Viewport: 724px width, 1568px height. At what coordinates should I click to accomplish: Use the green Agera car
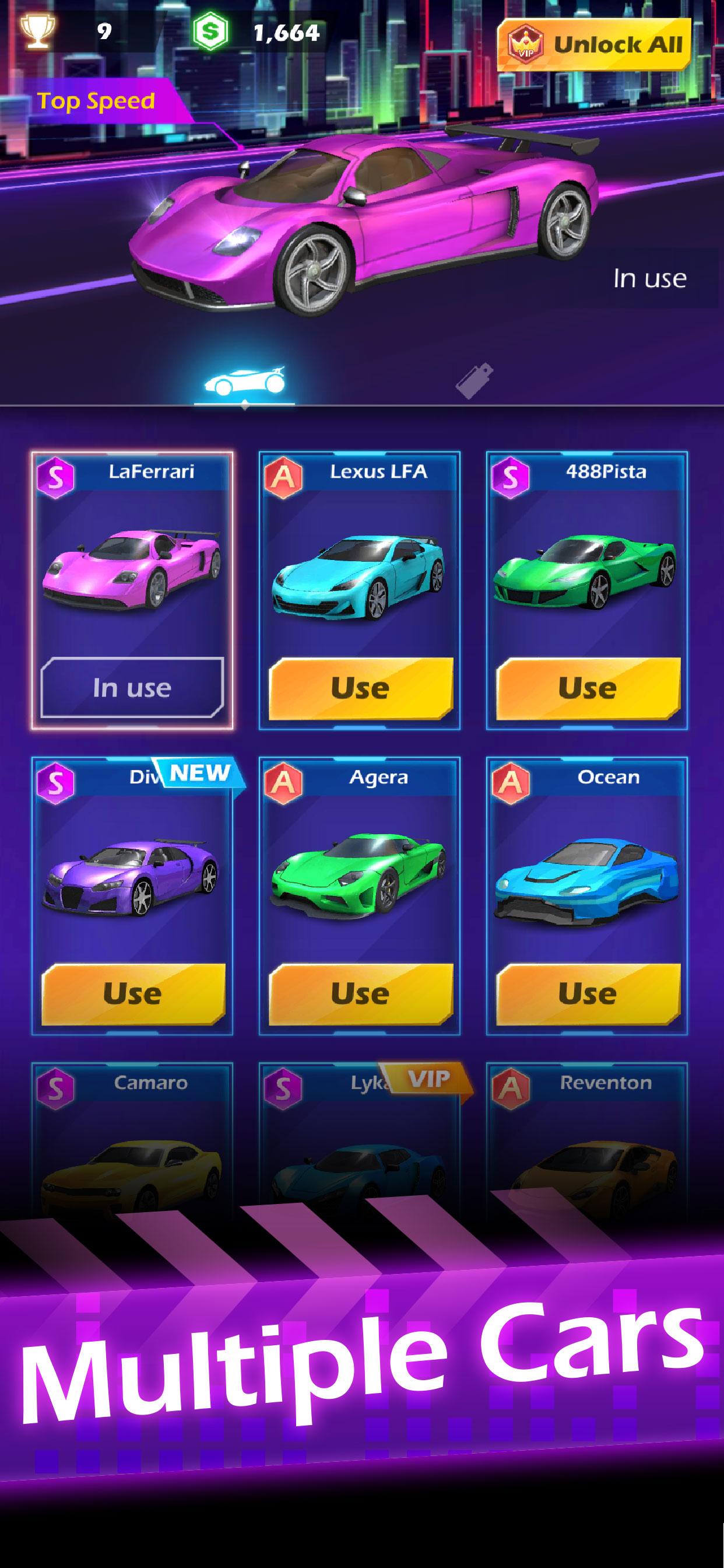[360, 993]
